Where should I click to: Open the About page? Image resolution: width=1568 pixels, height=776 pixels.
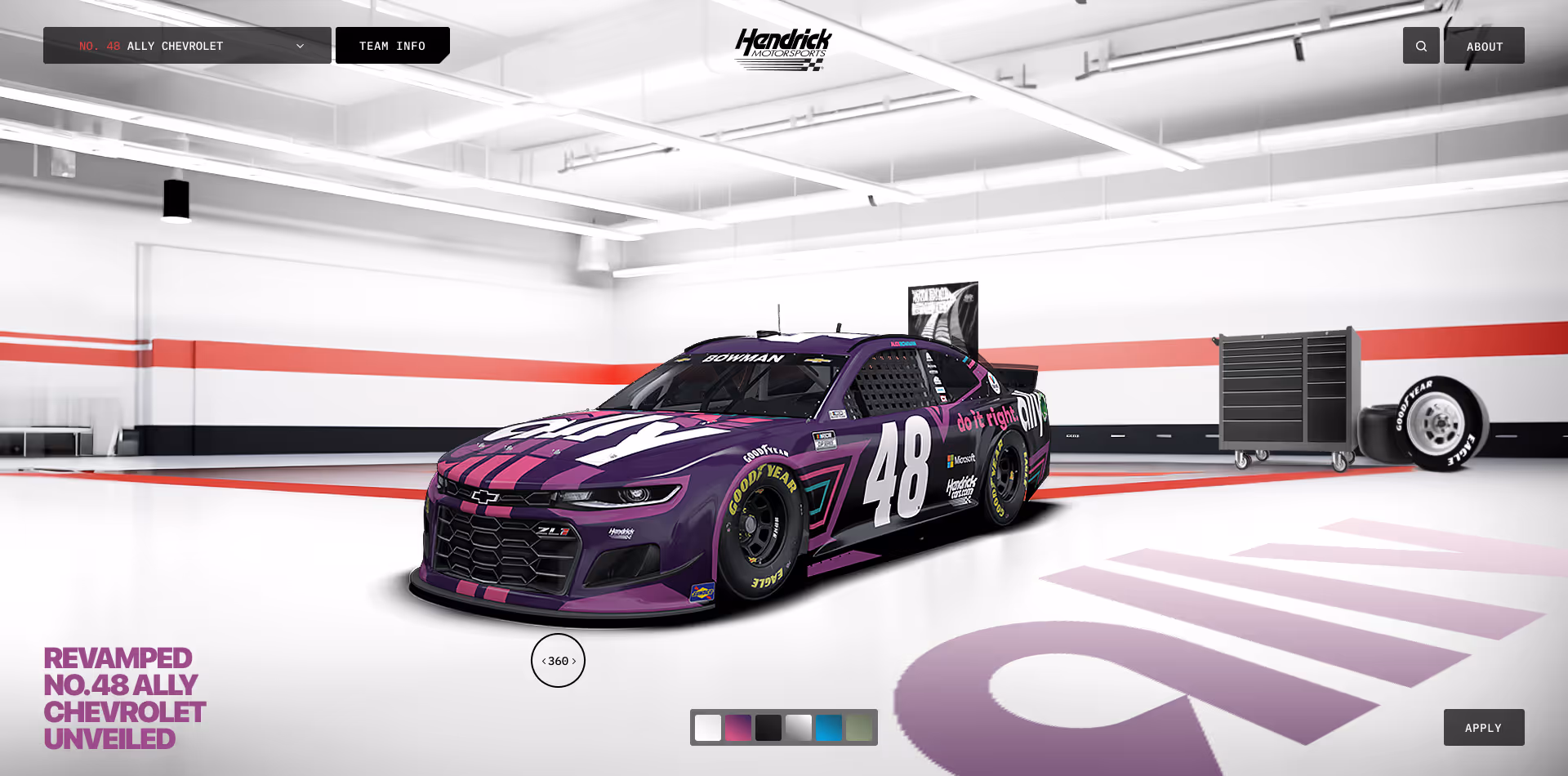(x=1484, y=46)
